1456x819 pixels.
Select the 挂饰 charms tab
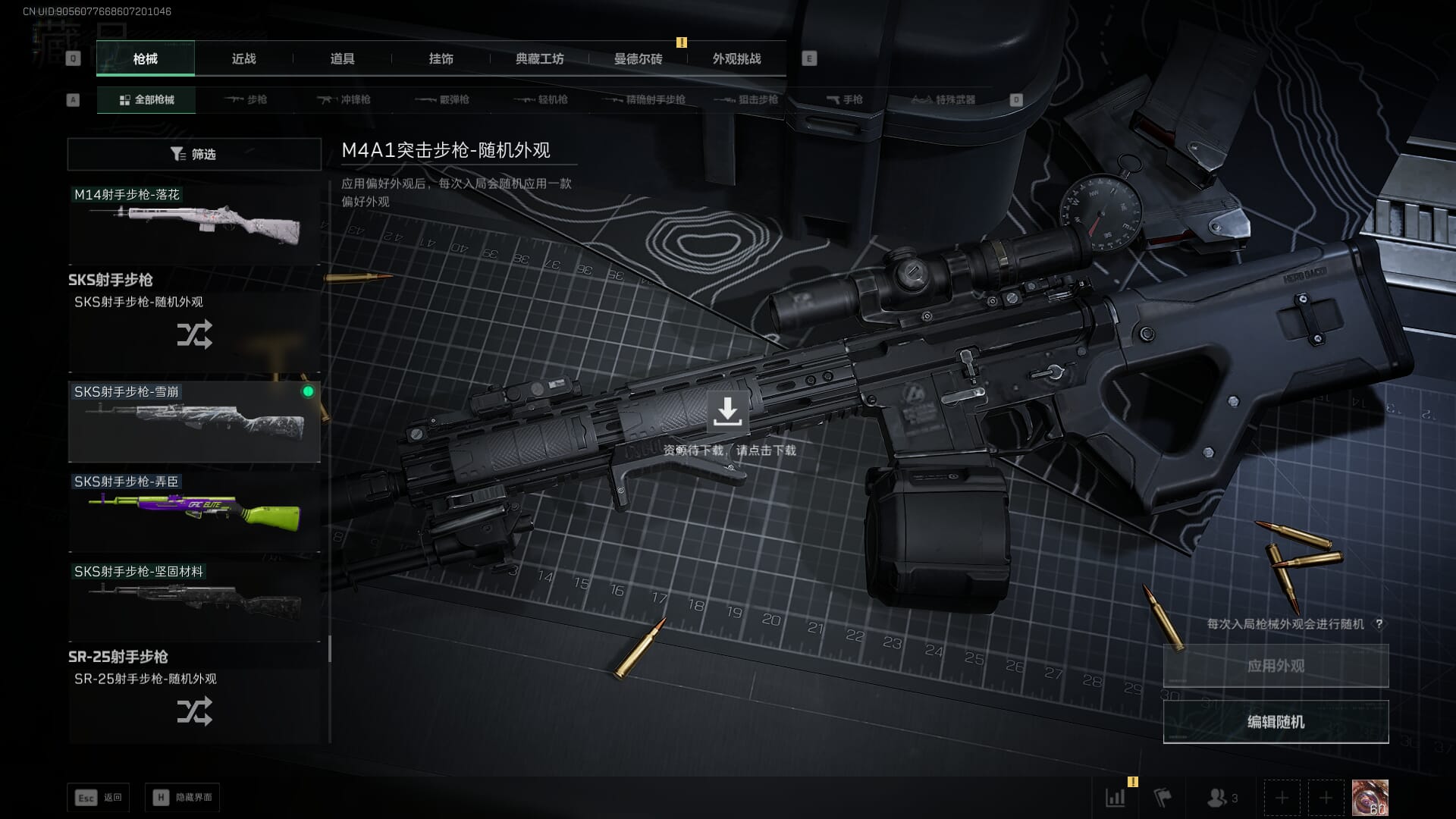(x=441, y=59)
